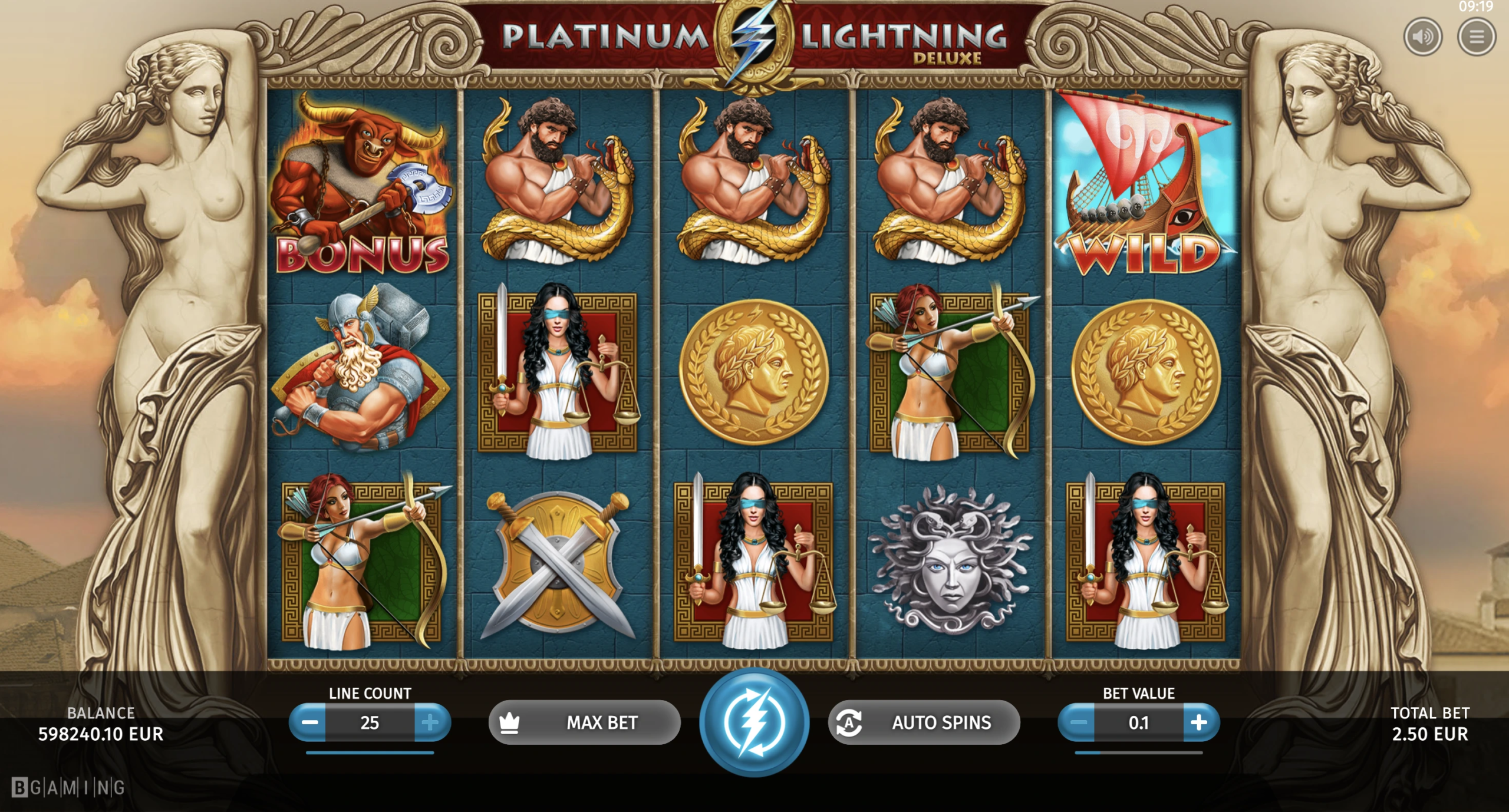Open the hamburger menu
The width and height of the screenshot is (1509, 812).
point(1477,37)
